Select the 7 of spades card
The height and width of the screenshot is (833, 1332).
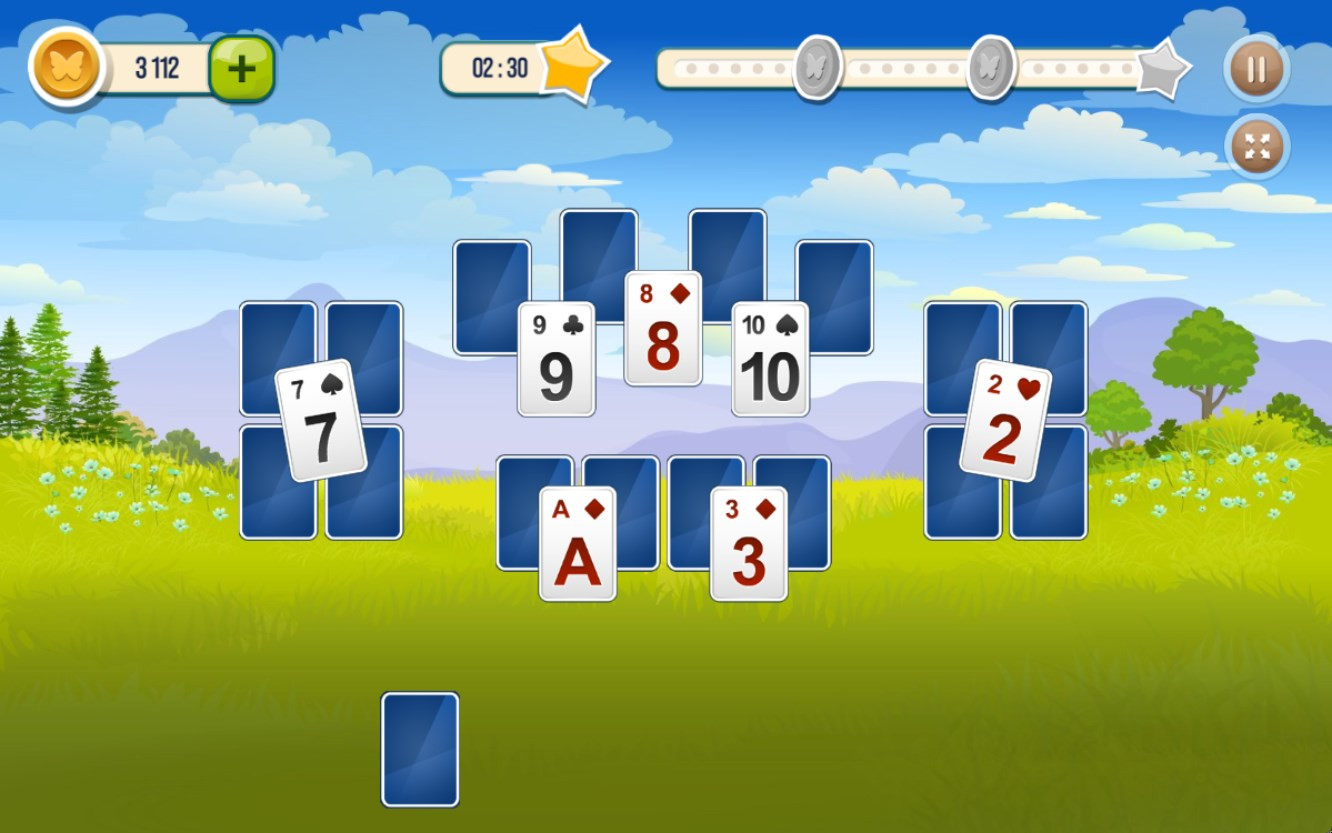coord(321,421)
